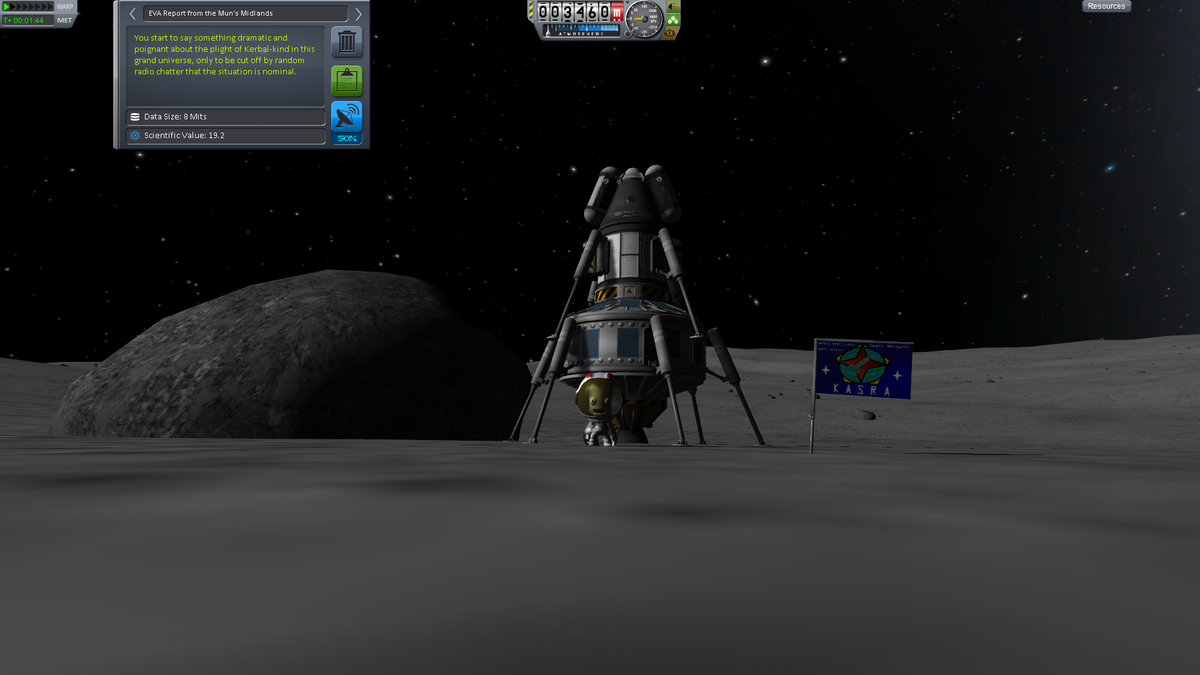Screen dimensions: 1200x675
Task: Go to the previous science report page
Action: (x=132, y=14)
